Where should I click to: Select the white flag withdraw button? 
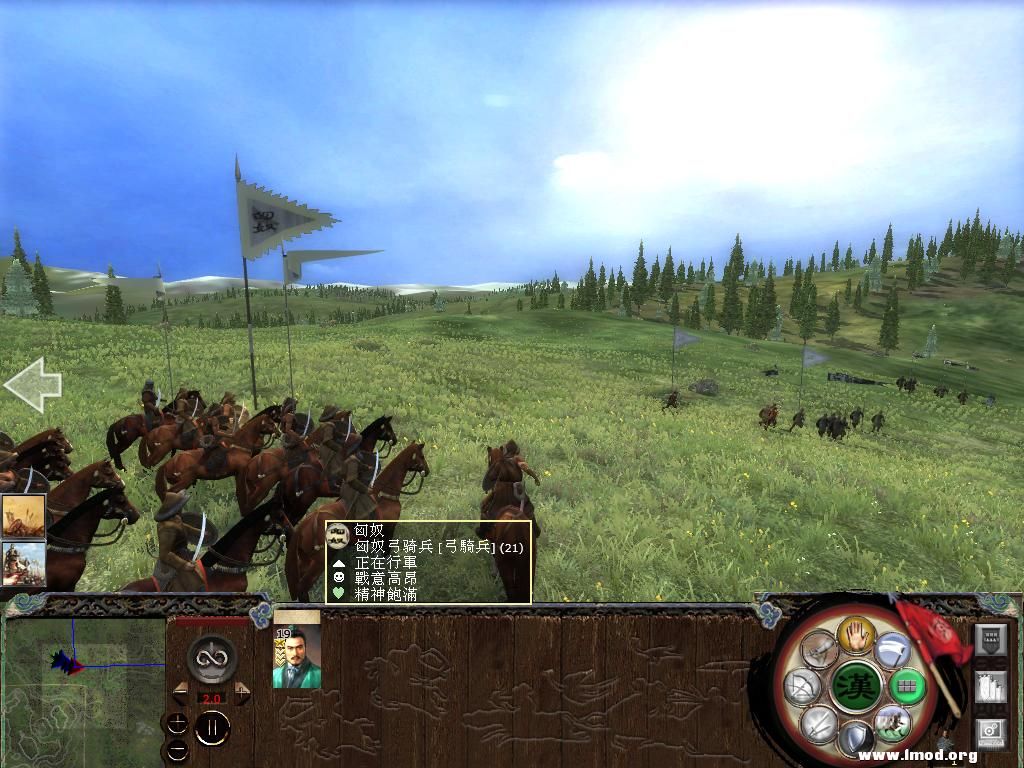(x=893, y=650)
